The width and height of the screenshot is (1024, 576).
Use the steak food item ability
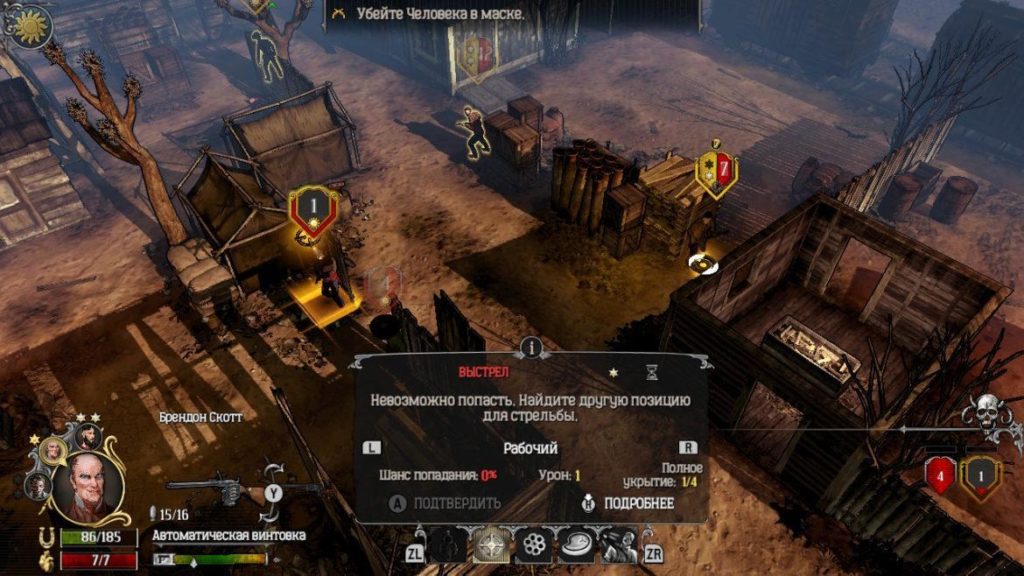point(577,545)
